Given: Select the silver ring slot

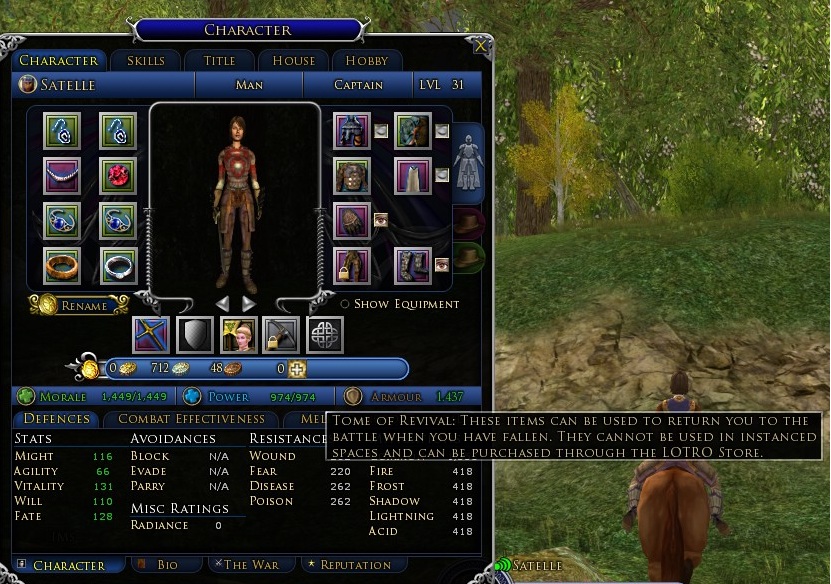Looking at the screenshot, I should tap(118, 266).
